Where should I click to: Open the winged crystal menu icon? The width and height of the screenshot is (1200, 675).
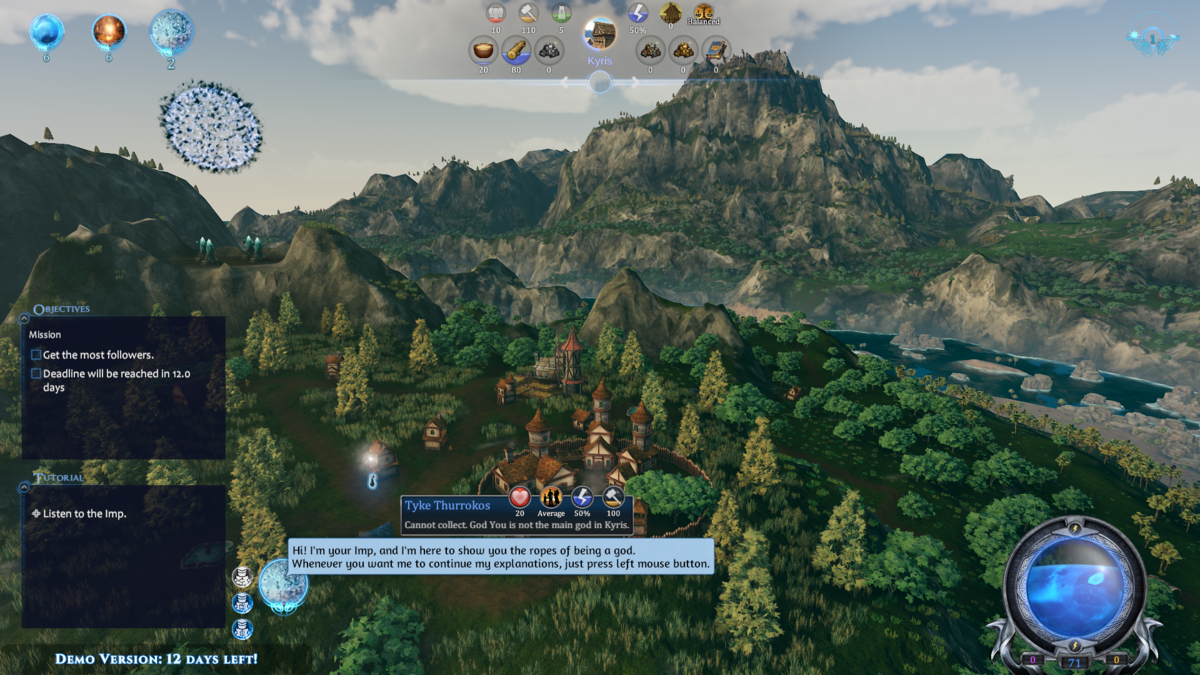(1151, 39)
